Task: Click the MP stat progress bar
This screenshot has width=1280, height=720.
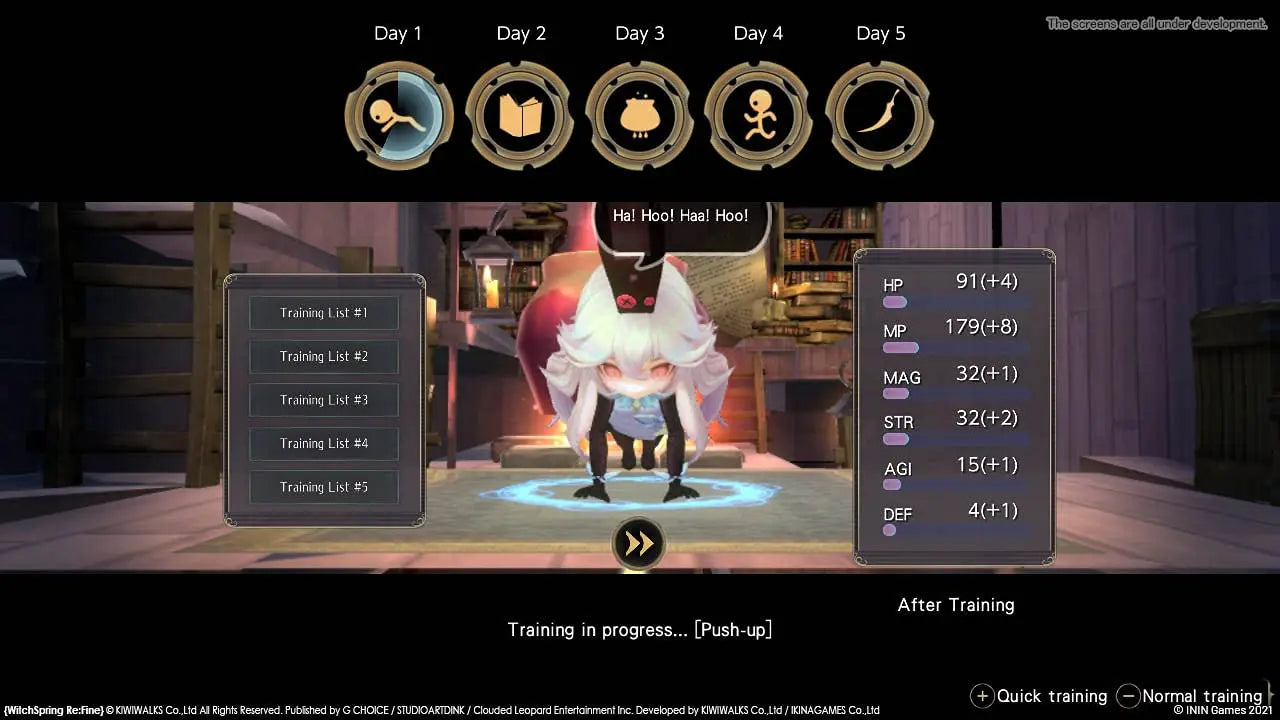Action: pyautogui.click(x=899, y=347)
